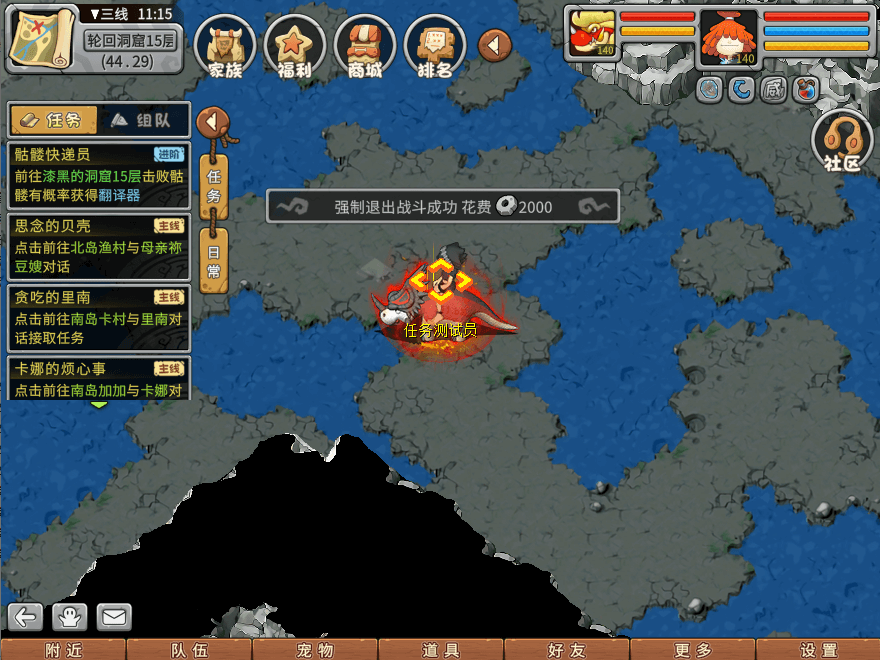Click the player character portrait
880x660 pixels.
pos(728,36)
